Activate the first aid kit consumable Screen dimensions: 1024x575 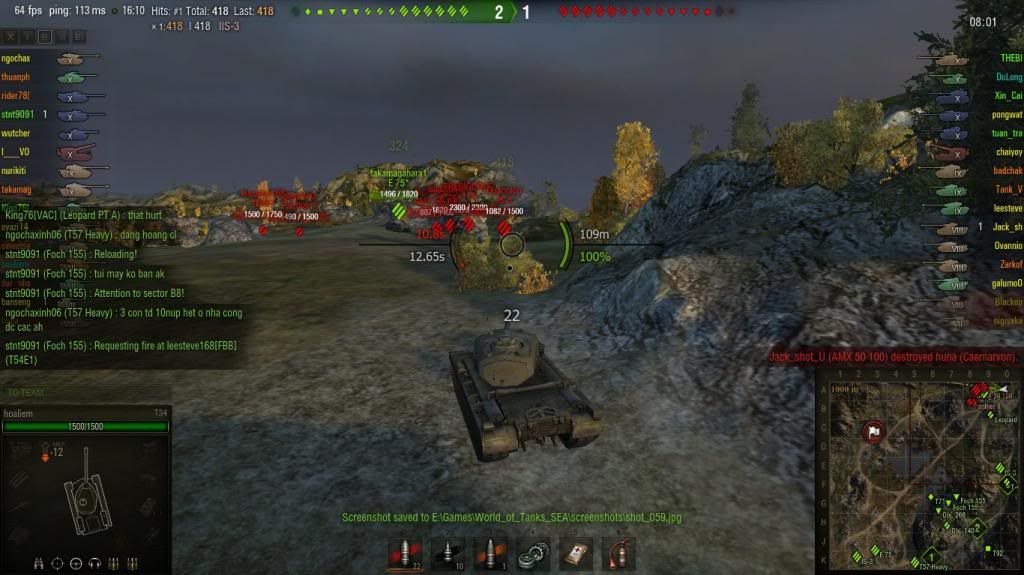pos(576,554)
